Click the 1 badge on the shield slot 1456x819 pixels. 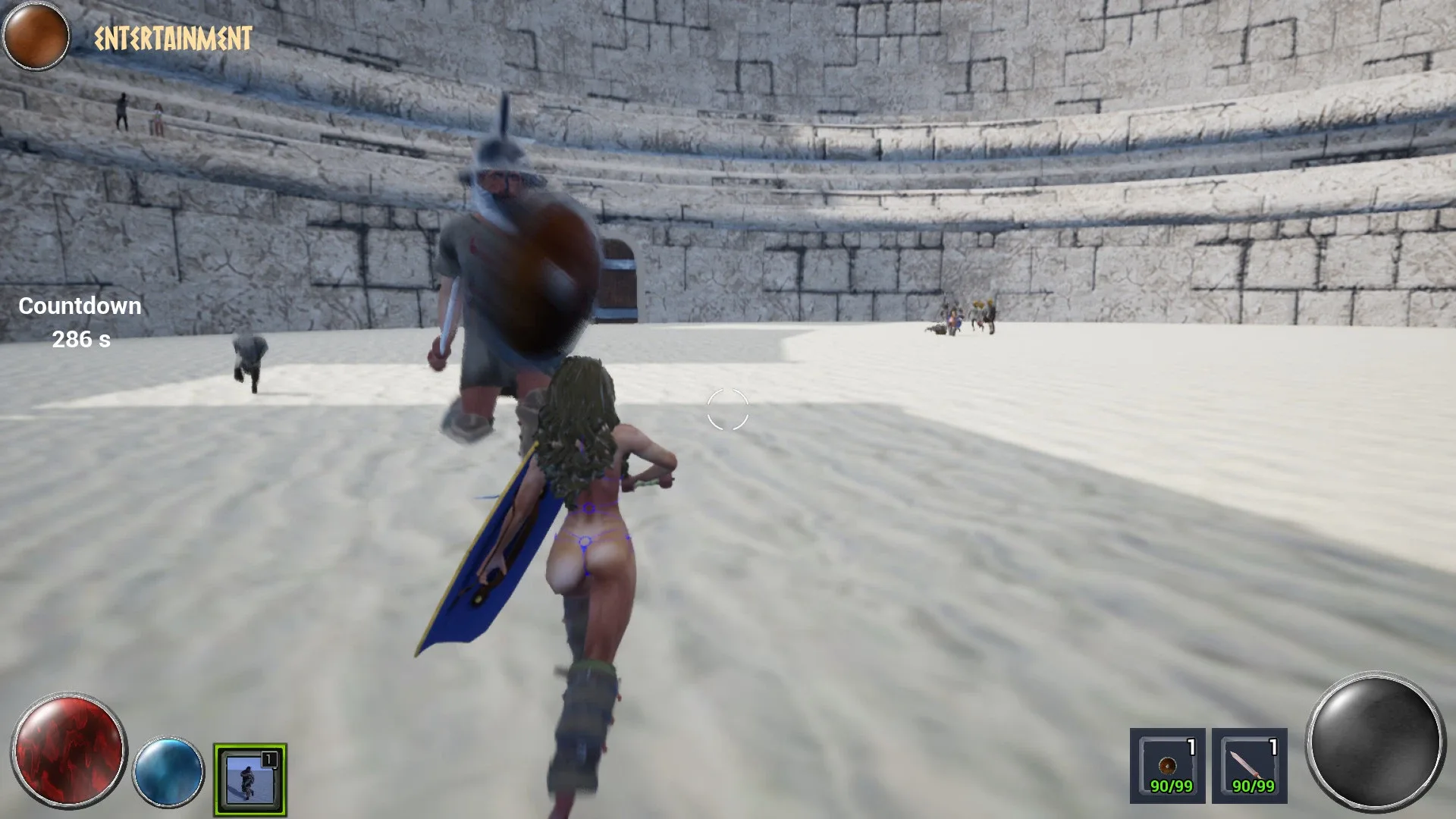[1192, 745]
